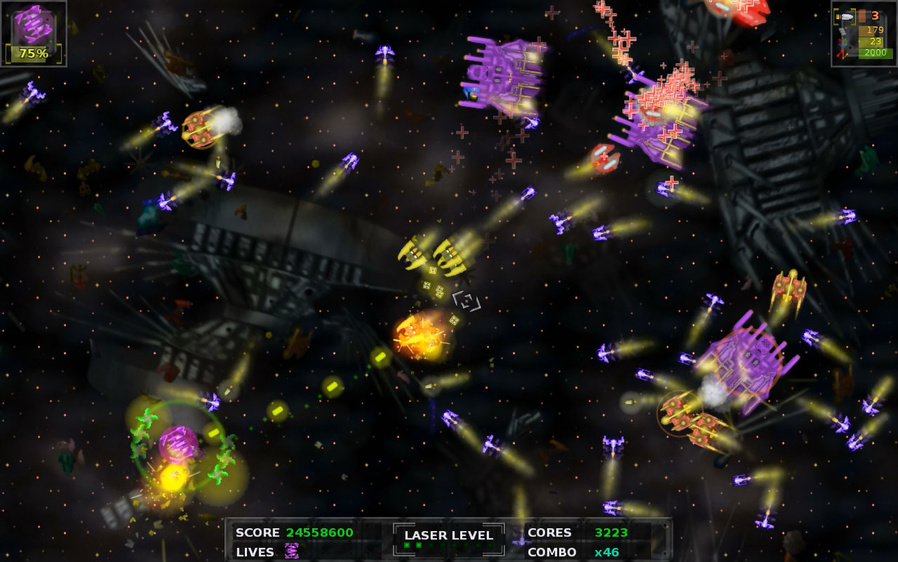Click the purple ship lives icon
This screenshot has height=562, width=898.
(x=292, y=551)
